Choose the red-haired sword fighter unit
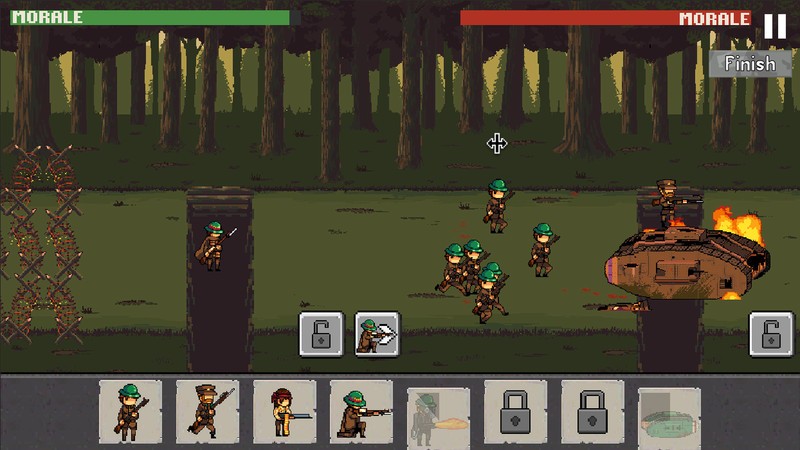This screenshot has height=450, width=800. (285, 411)
